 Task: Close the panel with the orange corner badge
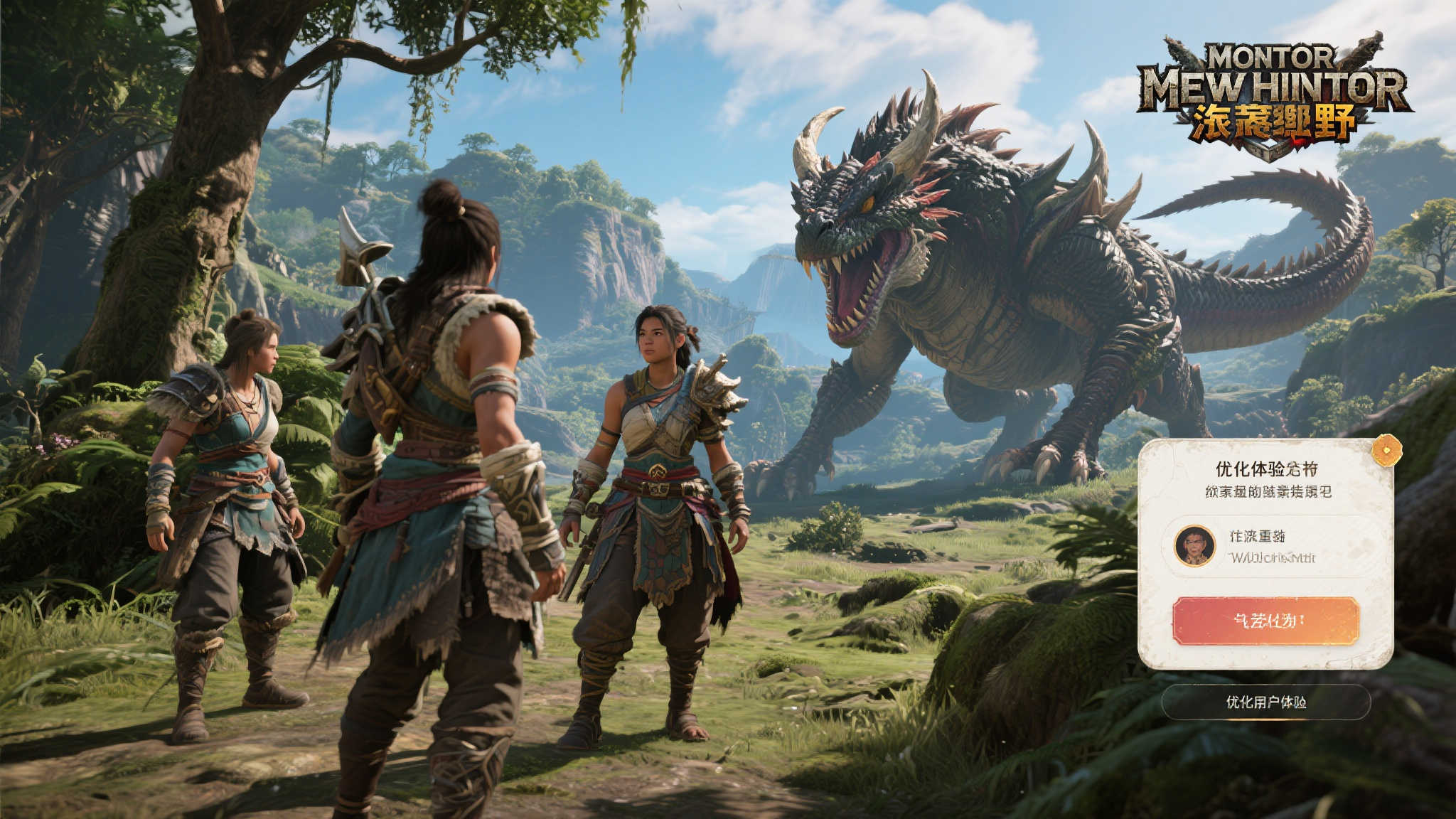pyautogui.click(x=1386, y=450)
